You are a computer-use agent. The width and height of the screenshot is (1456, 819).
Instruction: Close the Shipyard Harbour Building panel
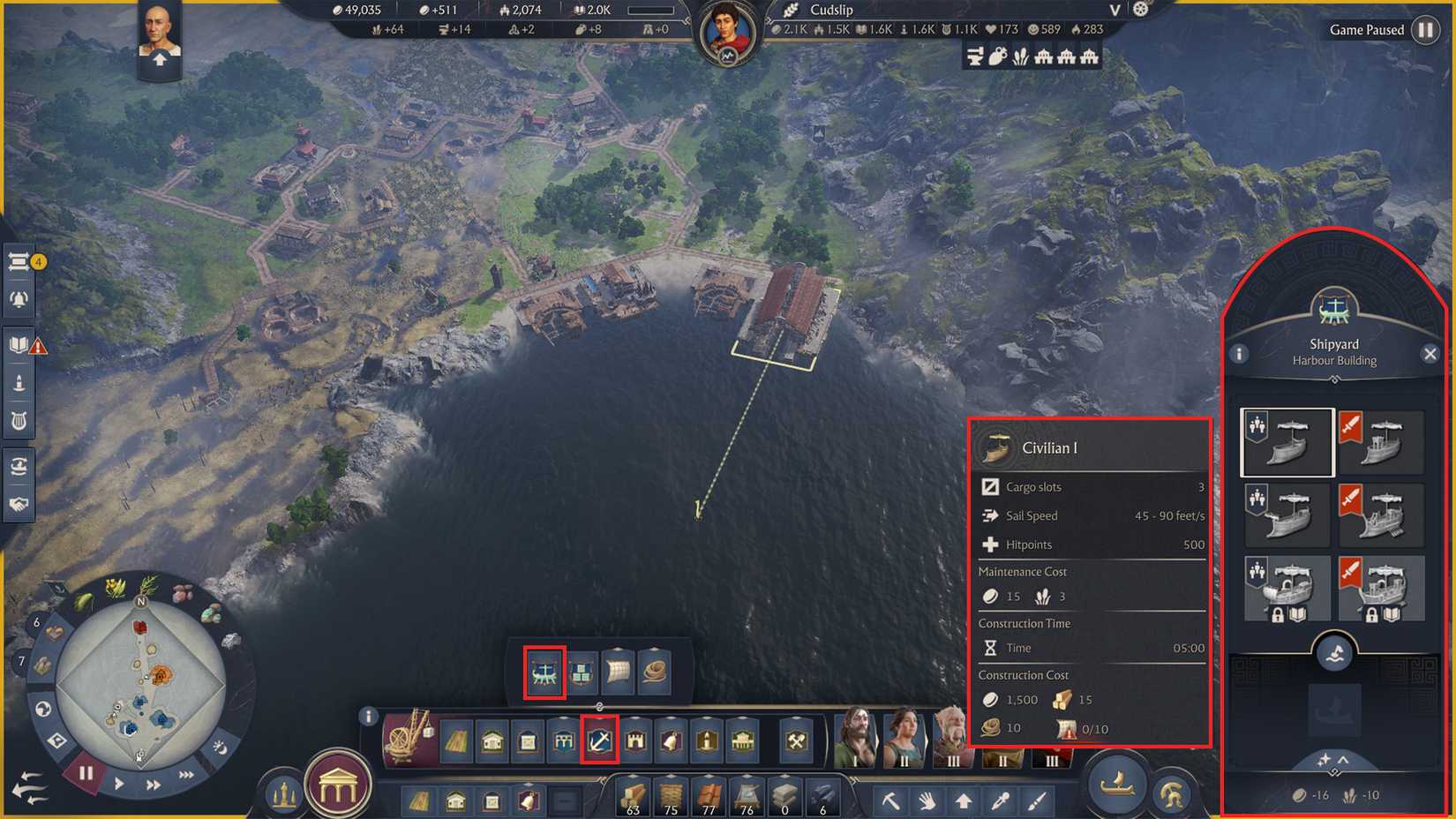coord(1430,353)
